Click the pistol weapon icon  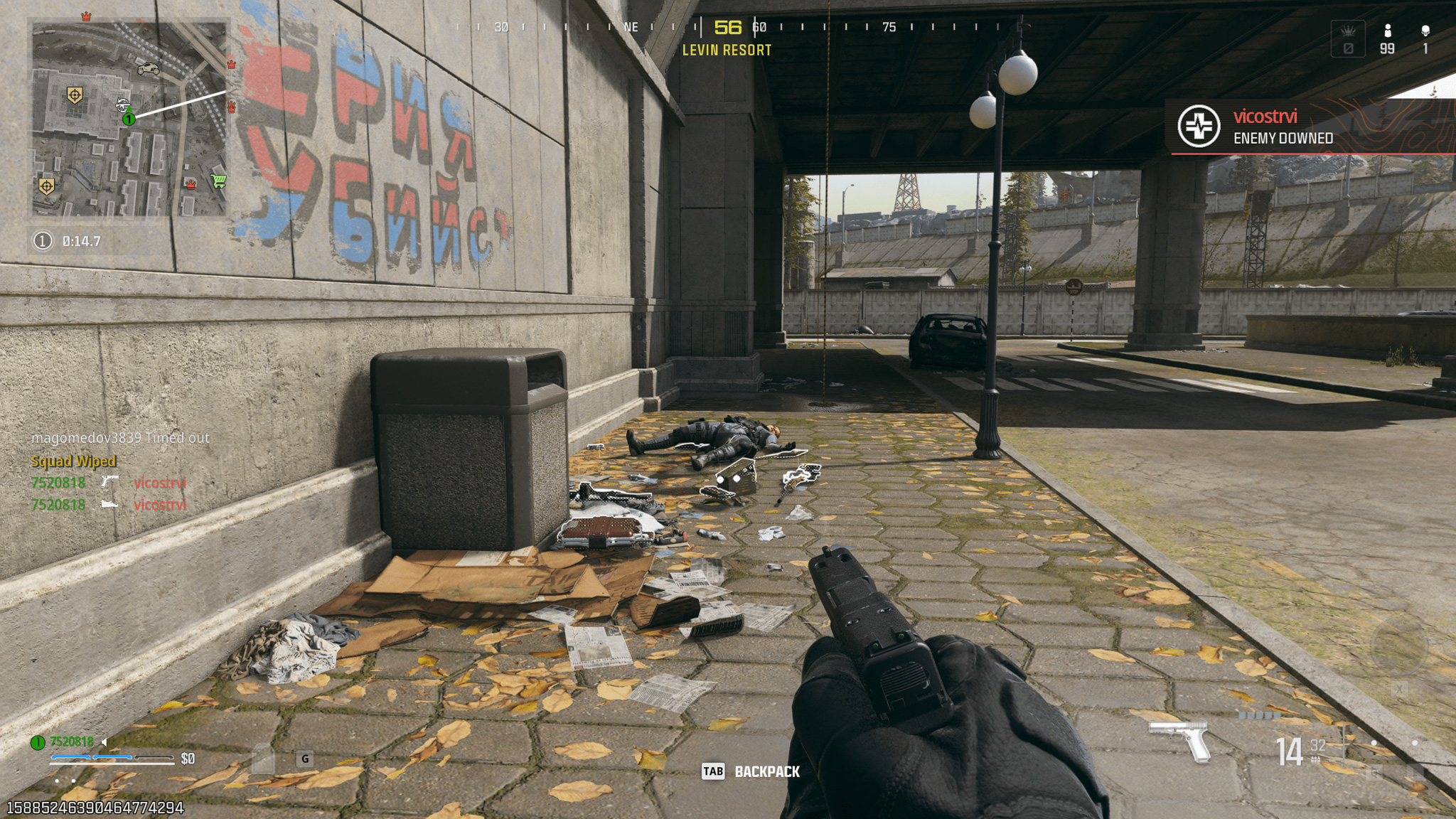pyautogui.click(x=1182, y=739)
